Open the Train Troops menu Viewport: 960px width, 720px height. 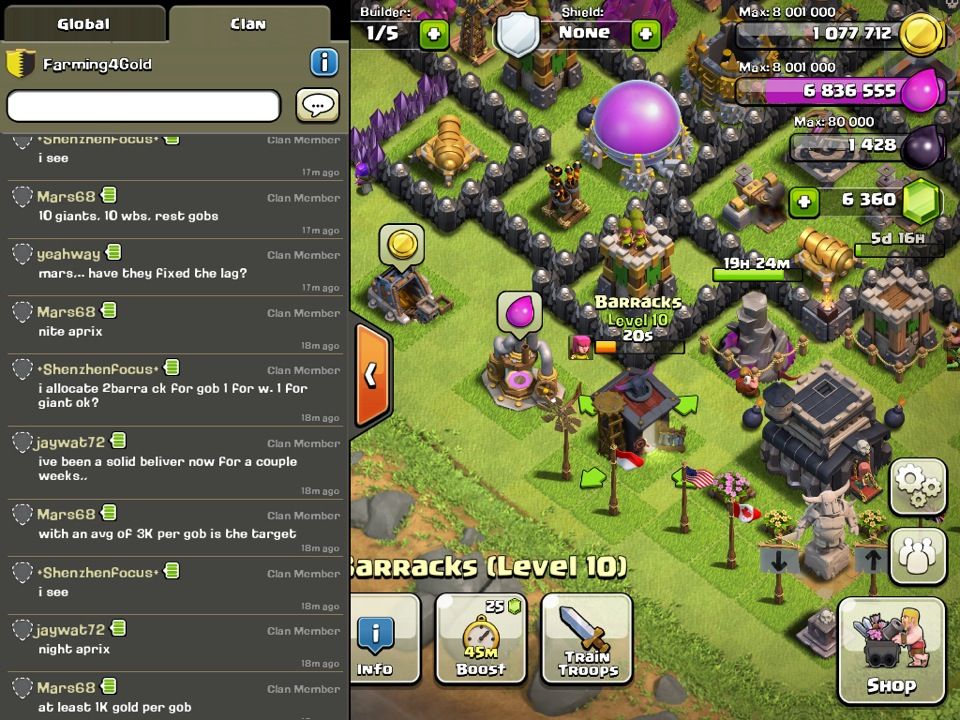click(587, 638)
